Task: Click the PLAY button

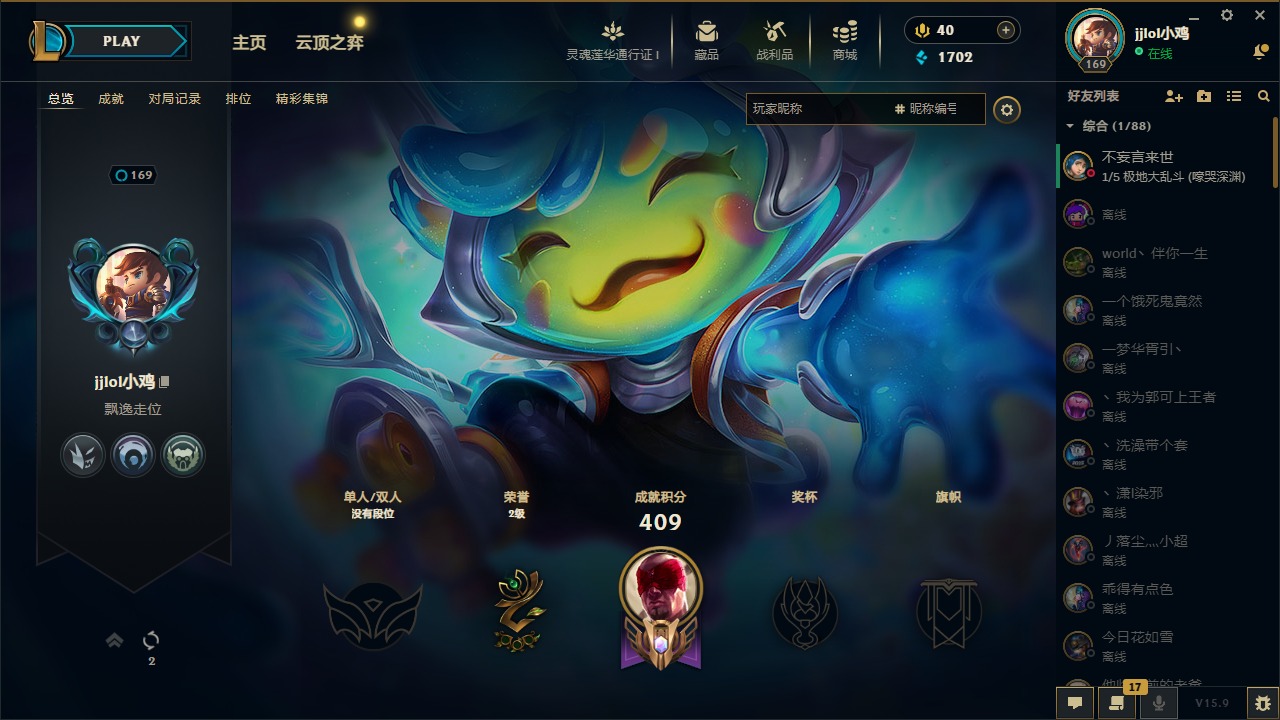Action: (x=122, y=41)
